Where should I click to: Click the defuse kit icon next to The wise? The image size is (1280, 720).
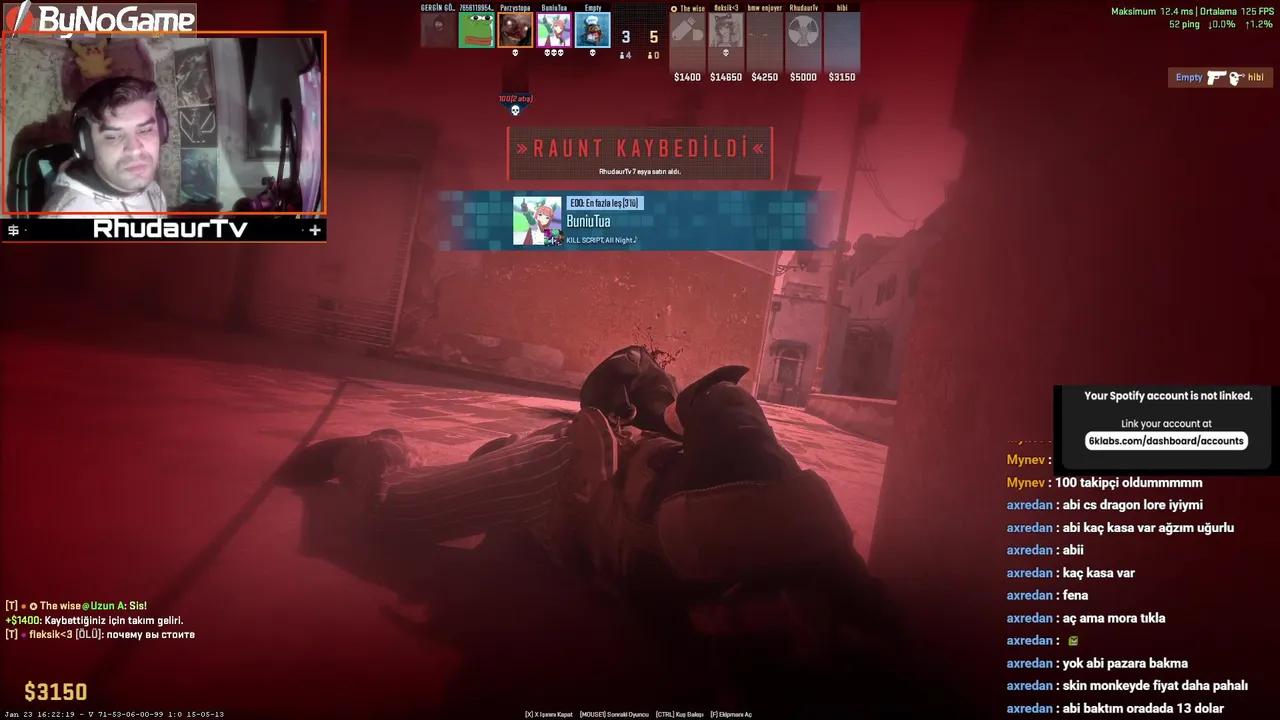click(x=674, y=8)
